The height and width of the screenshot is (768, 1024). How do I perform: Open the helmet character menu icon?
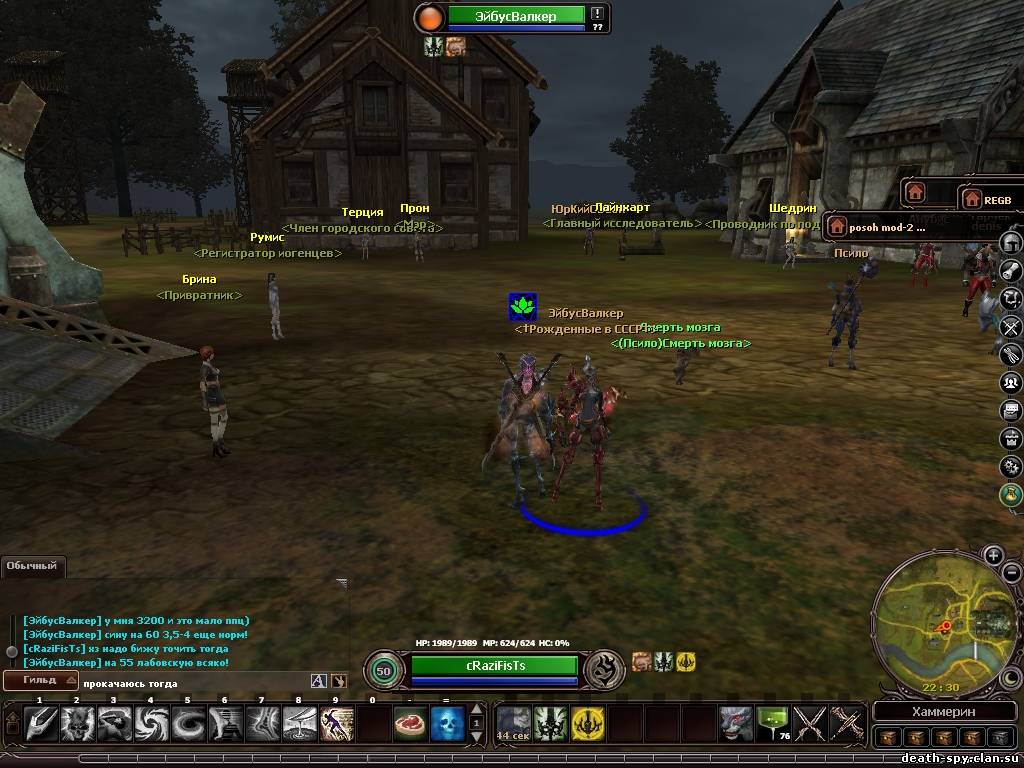(1011, 243)
